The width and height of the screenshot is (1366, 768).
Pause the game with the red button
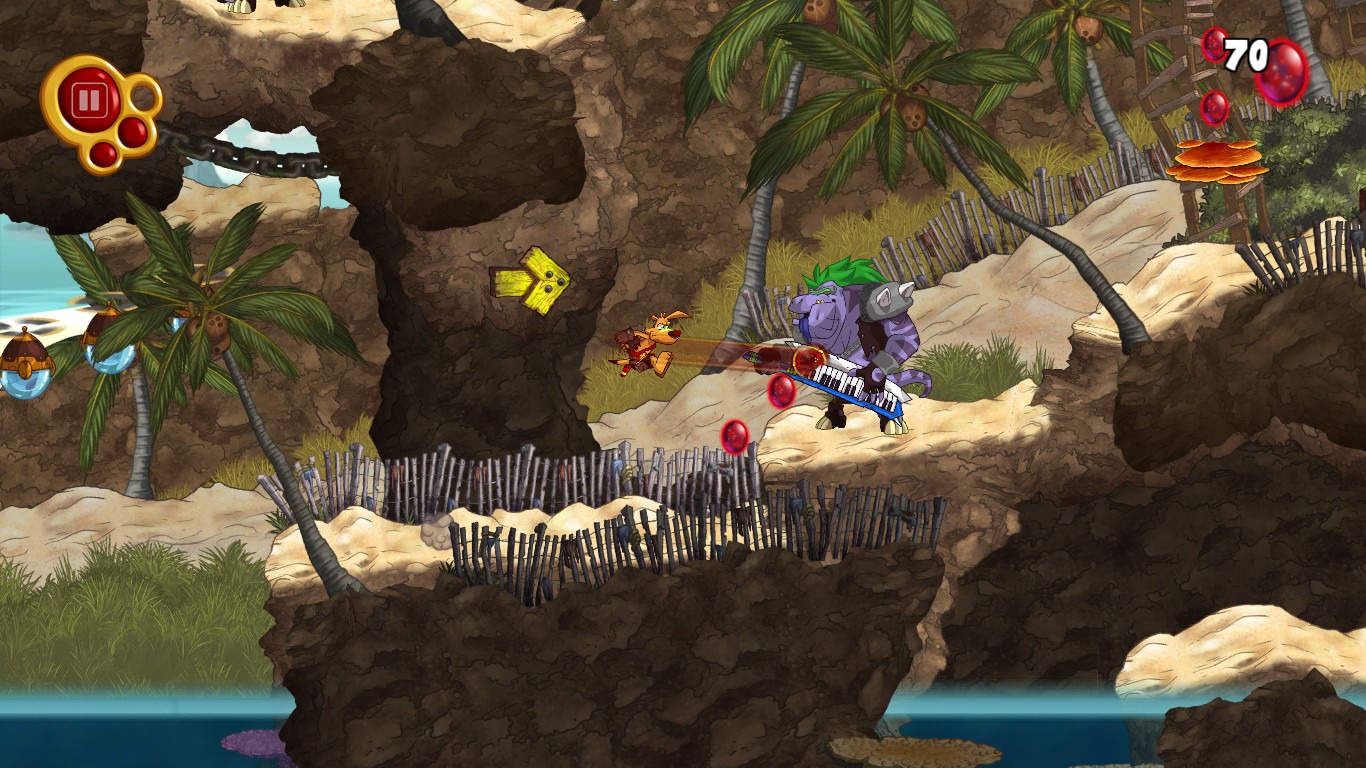coord(88,100)
